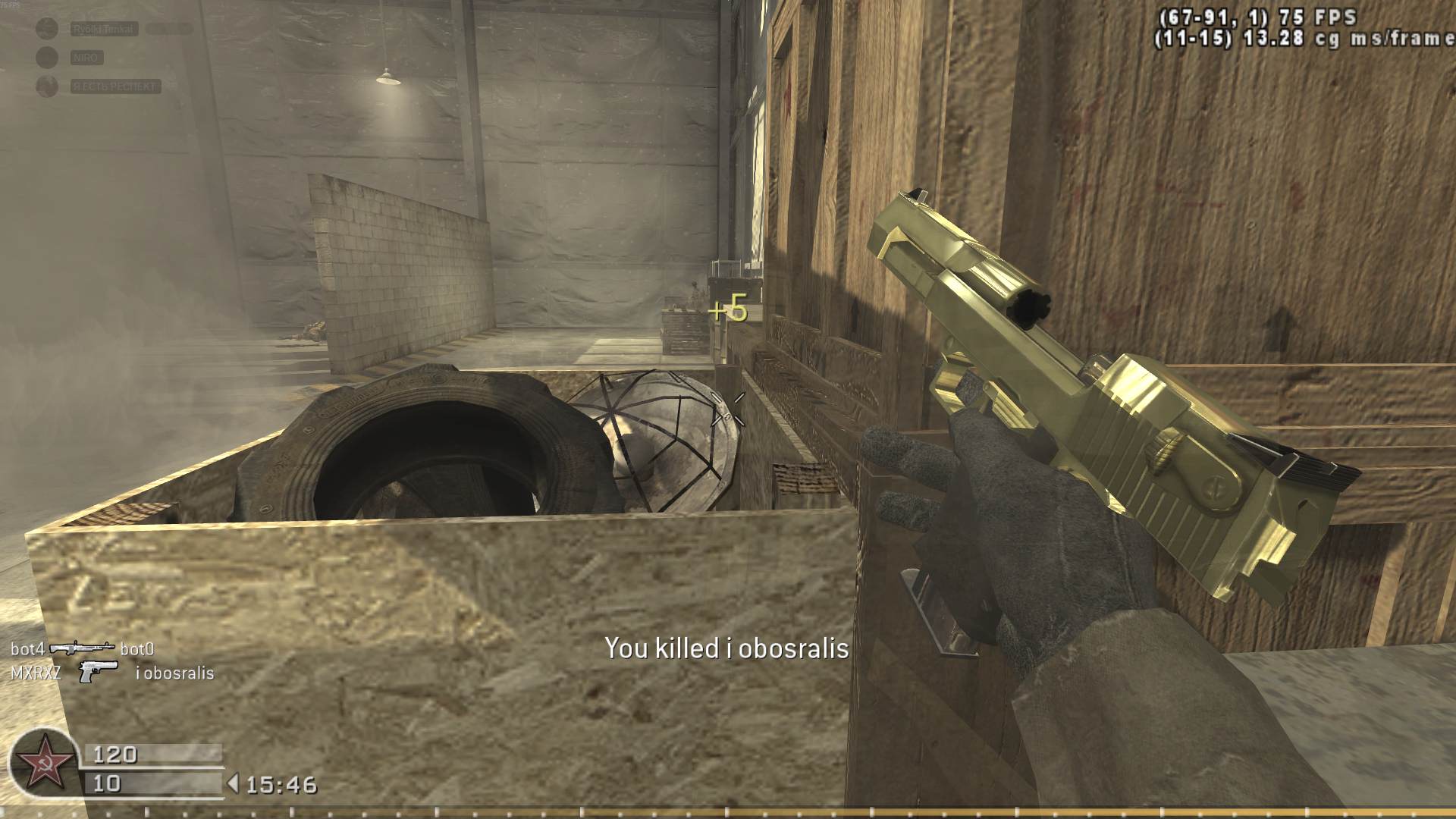Select the player name Ryölki Tenkal
The height and width of the screenshot is (819, 1456).
click(105, 30)
